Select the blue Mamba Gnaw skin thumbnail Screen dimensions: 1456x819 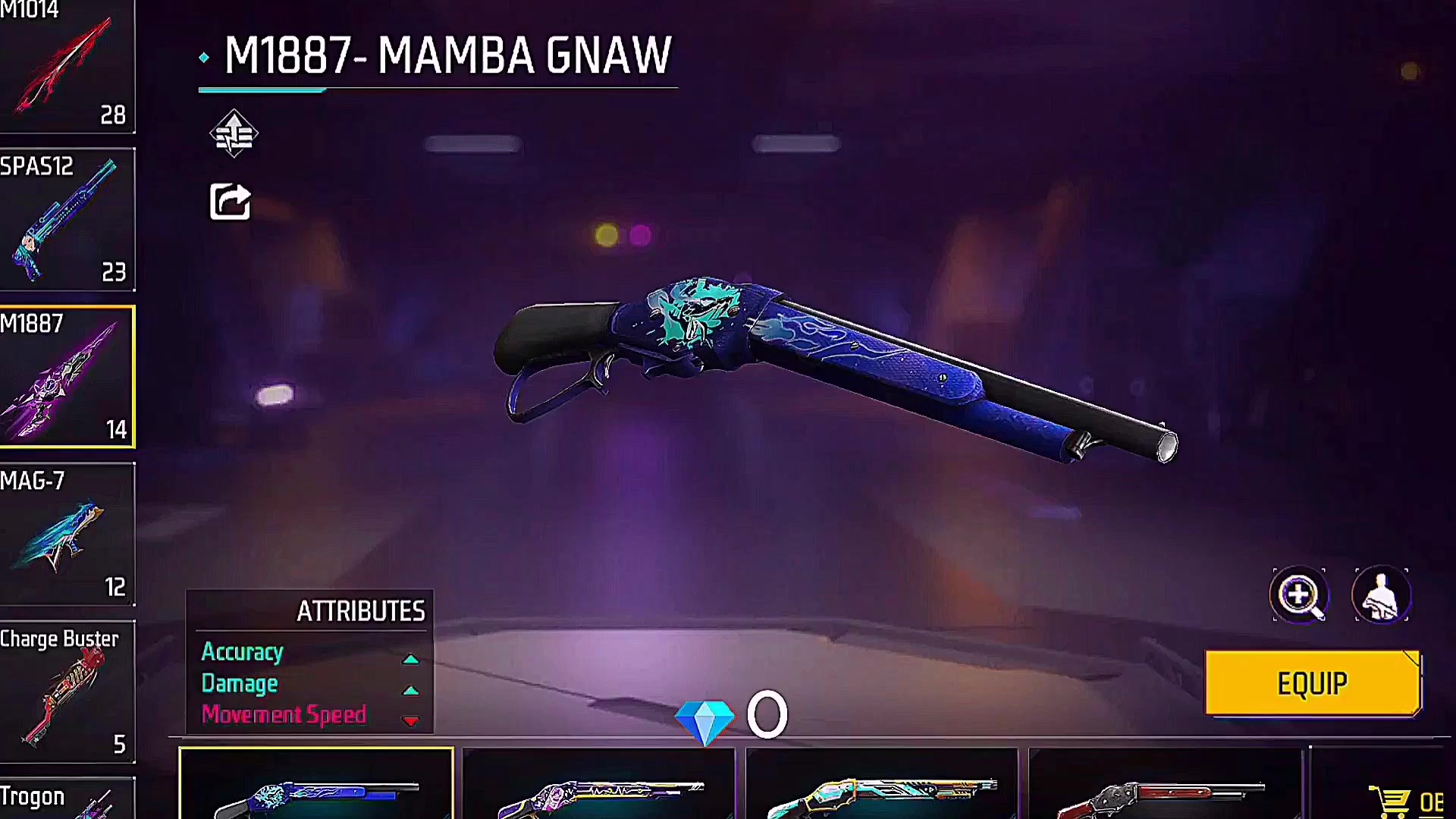316,785
